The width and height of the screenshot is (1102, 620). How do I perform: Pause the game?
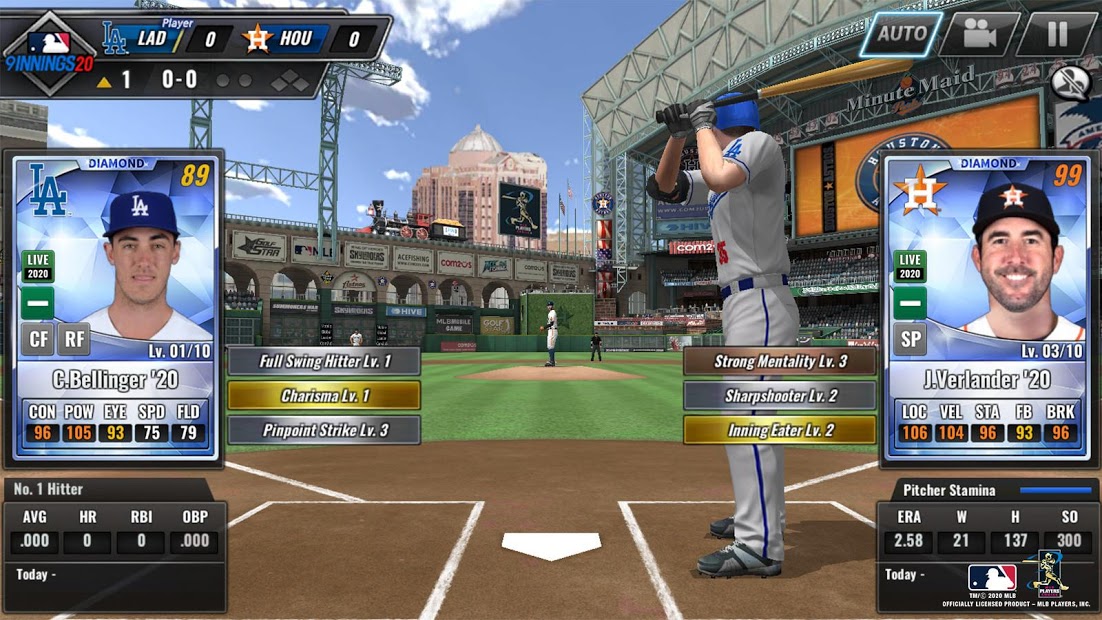[1056, 34]
